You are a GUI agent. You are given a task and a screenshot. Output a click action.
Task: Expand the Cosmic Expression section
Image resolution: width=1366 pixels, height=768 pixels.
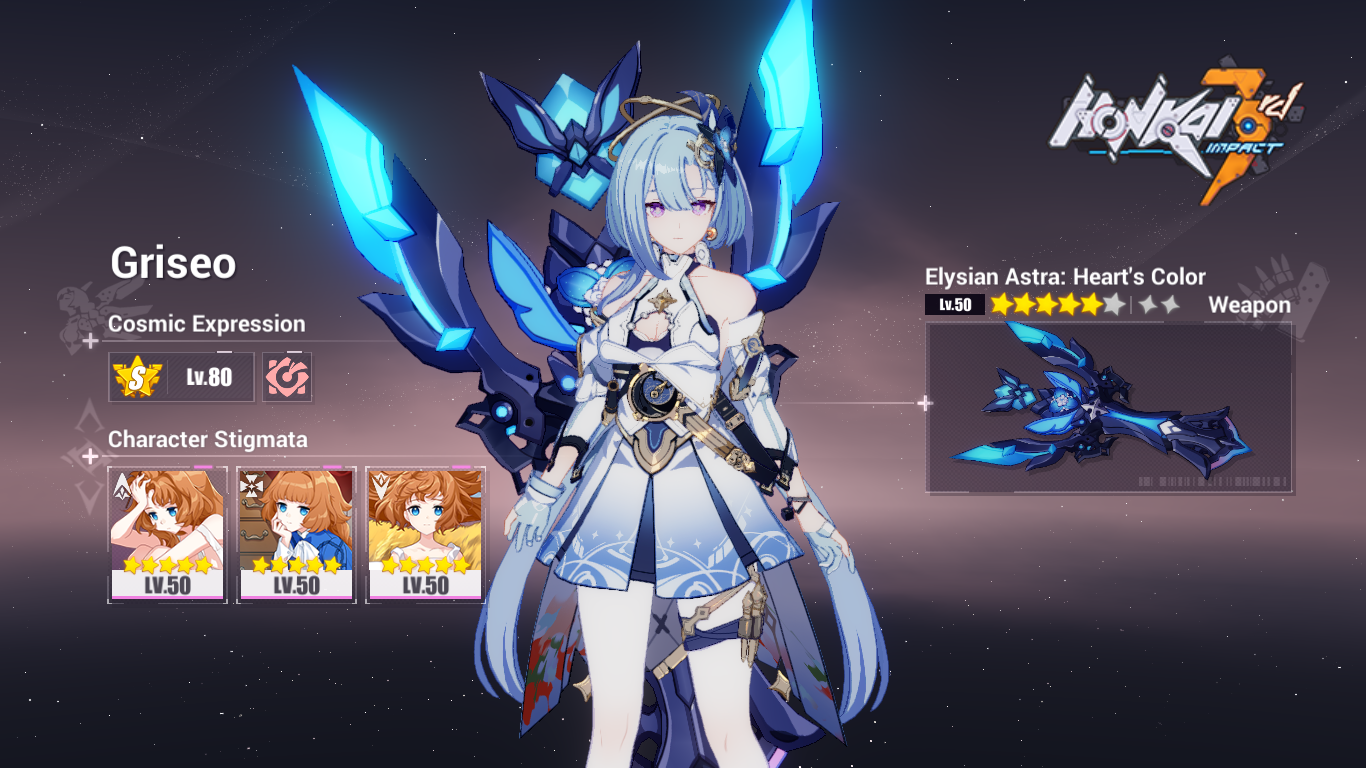(x=208, y=324)
